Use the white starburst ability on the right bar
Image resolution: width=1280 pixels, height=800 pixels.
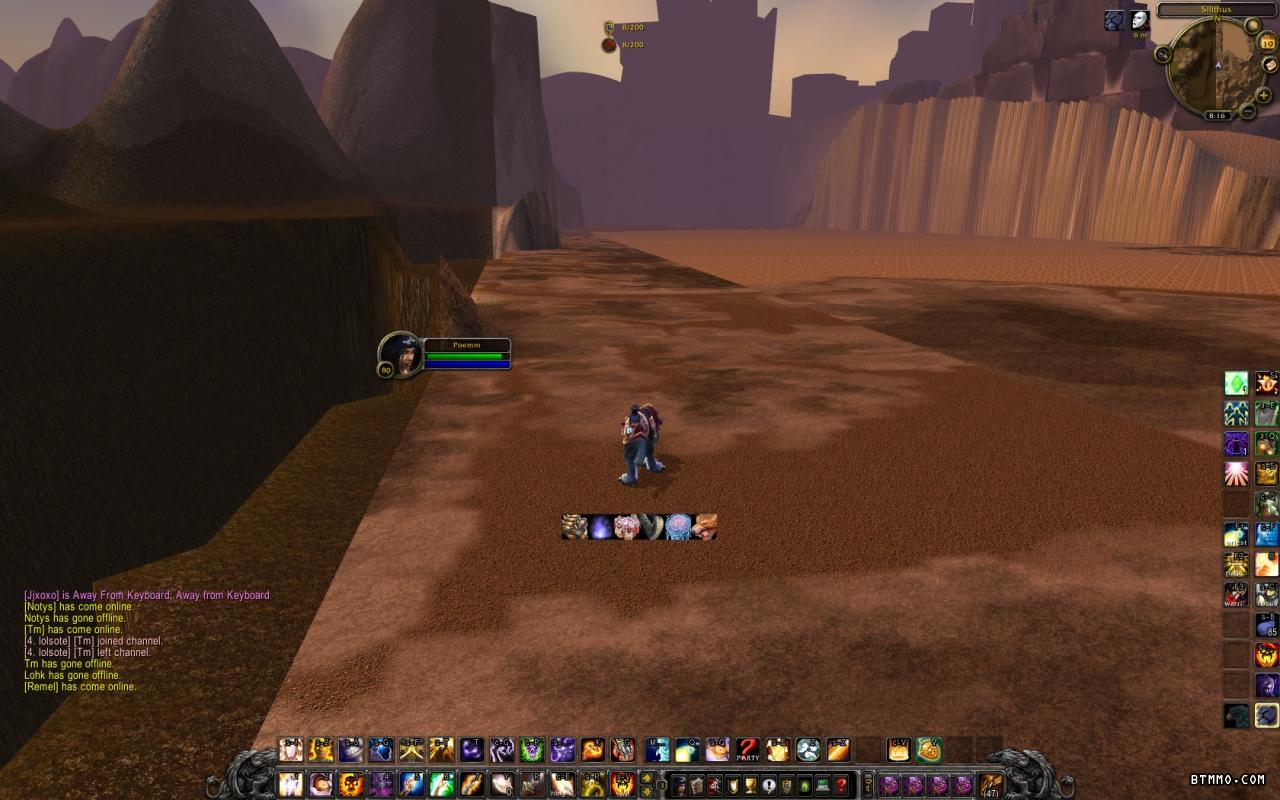pos(1237,473)
